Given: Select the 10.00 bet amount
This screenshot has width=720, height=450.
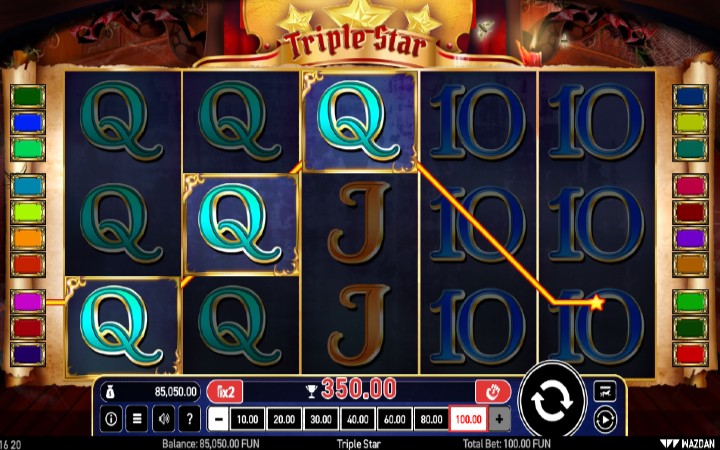Looking at the screenshot, I should pos(249,419).
